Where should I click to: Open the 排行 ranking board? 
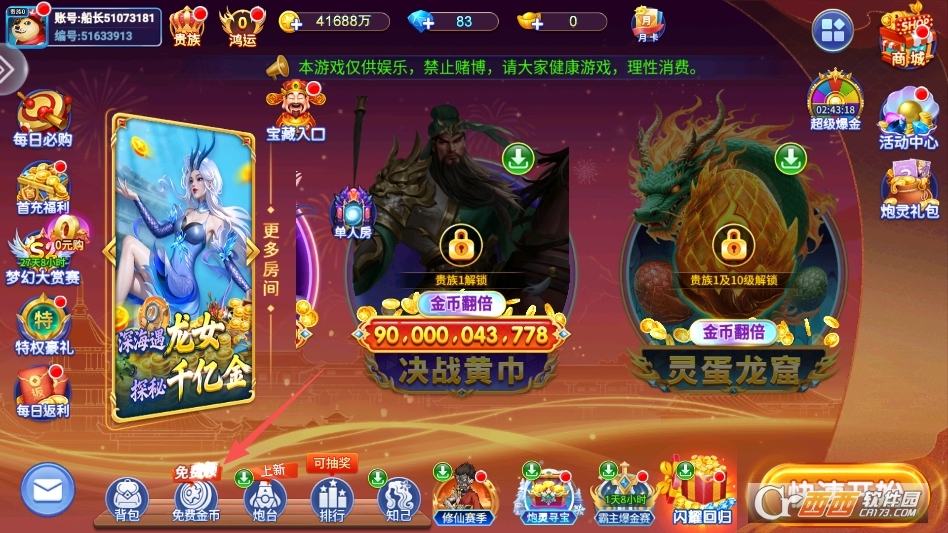tap(331, 498)
